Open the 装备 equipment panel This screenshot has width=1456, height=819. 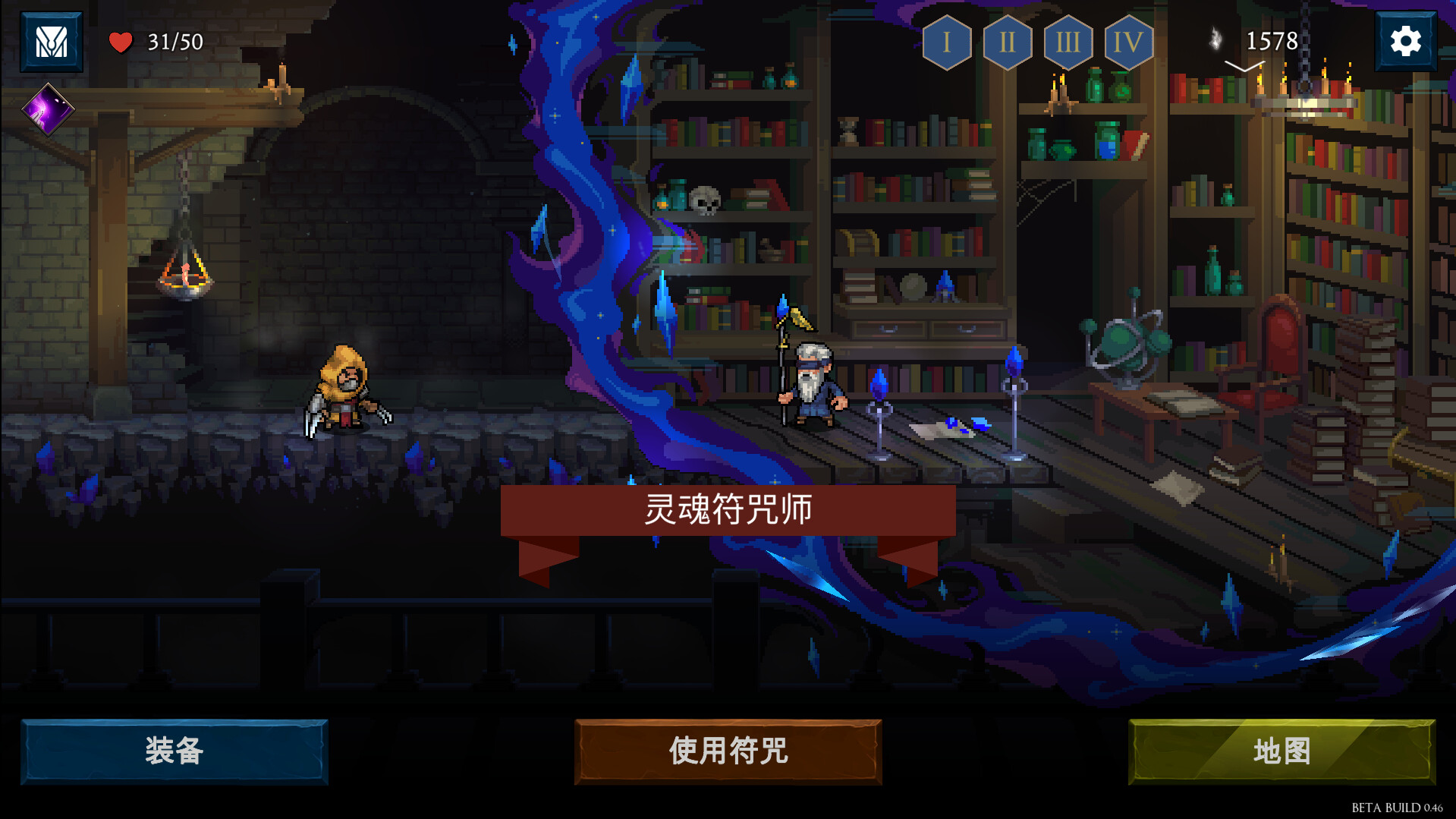175,752
